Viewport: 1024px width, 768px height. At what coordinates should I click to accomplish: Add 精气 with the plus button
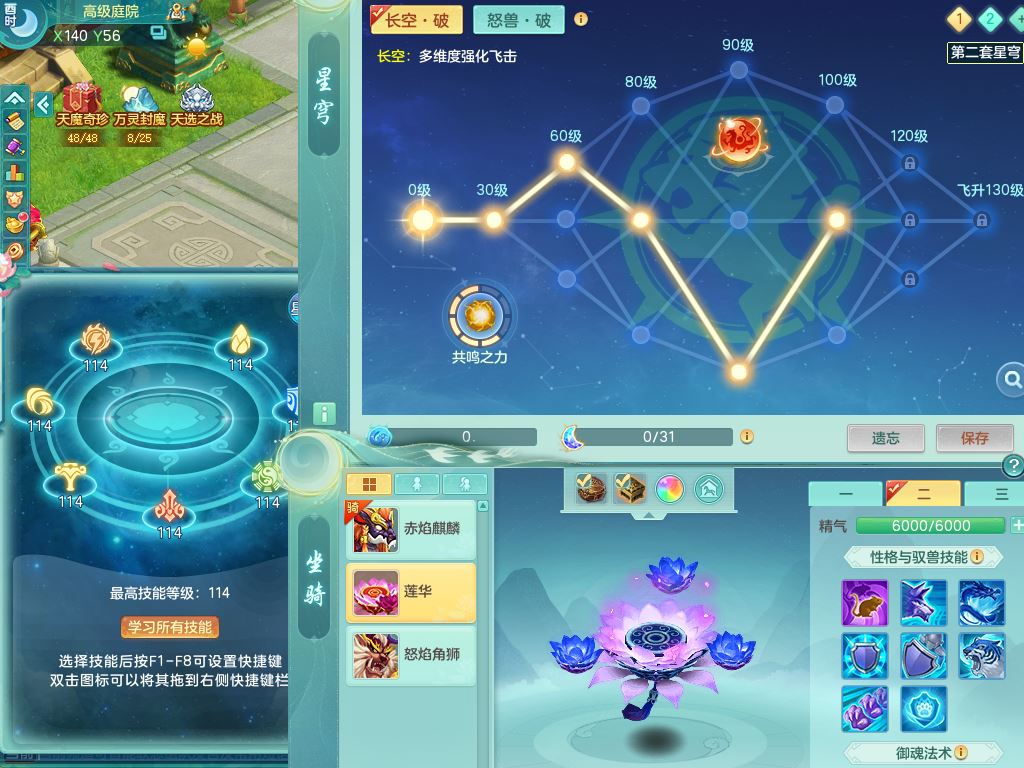tap(1017, 526)
